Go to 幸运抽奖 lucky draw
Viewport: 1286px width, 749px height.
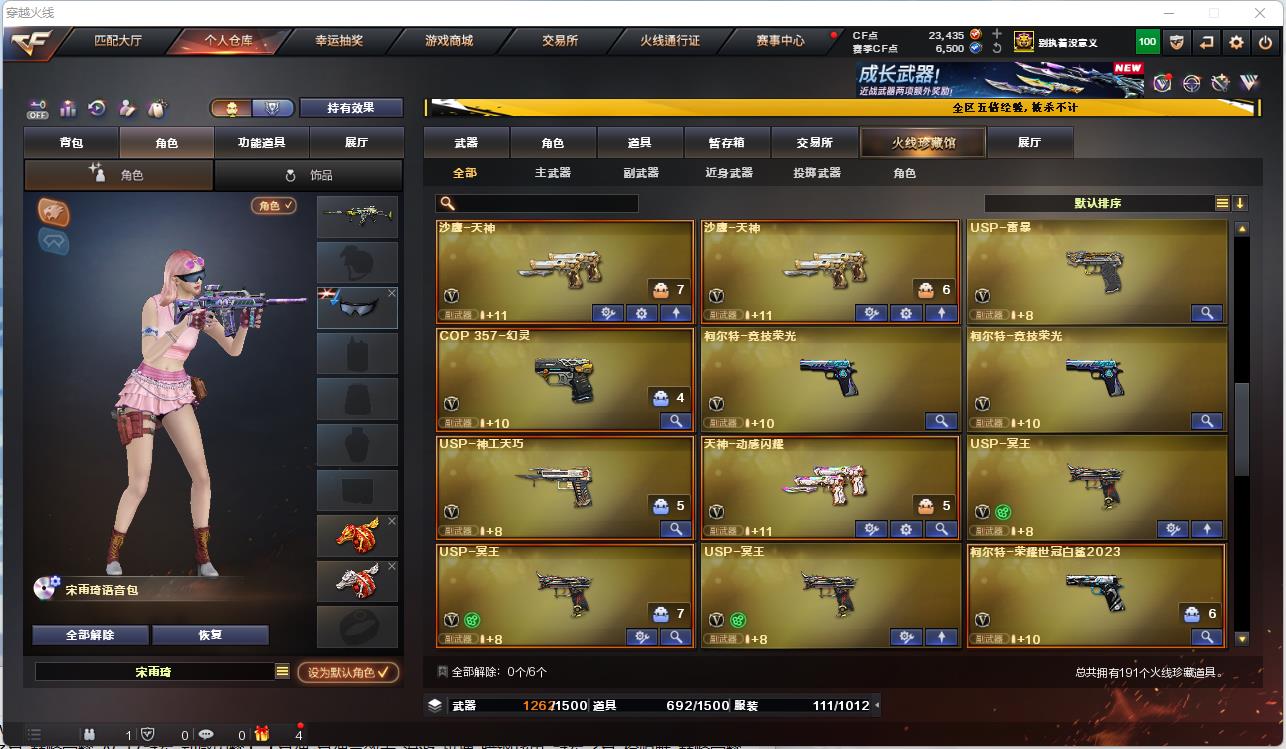(x=339, y=41)
